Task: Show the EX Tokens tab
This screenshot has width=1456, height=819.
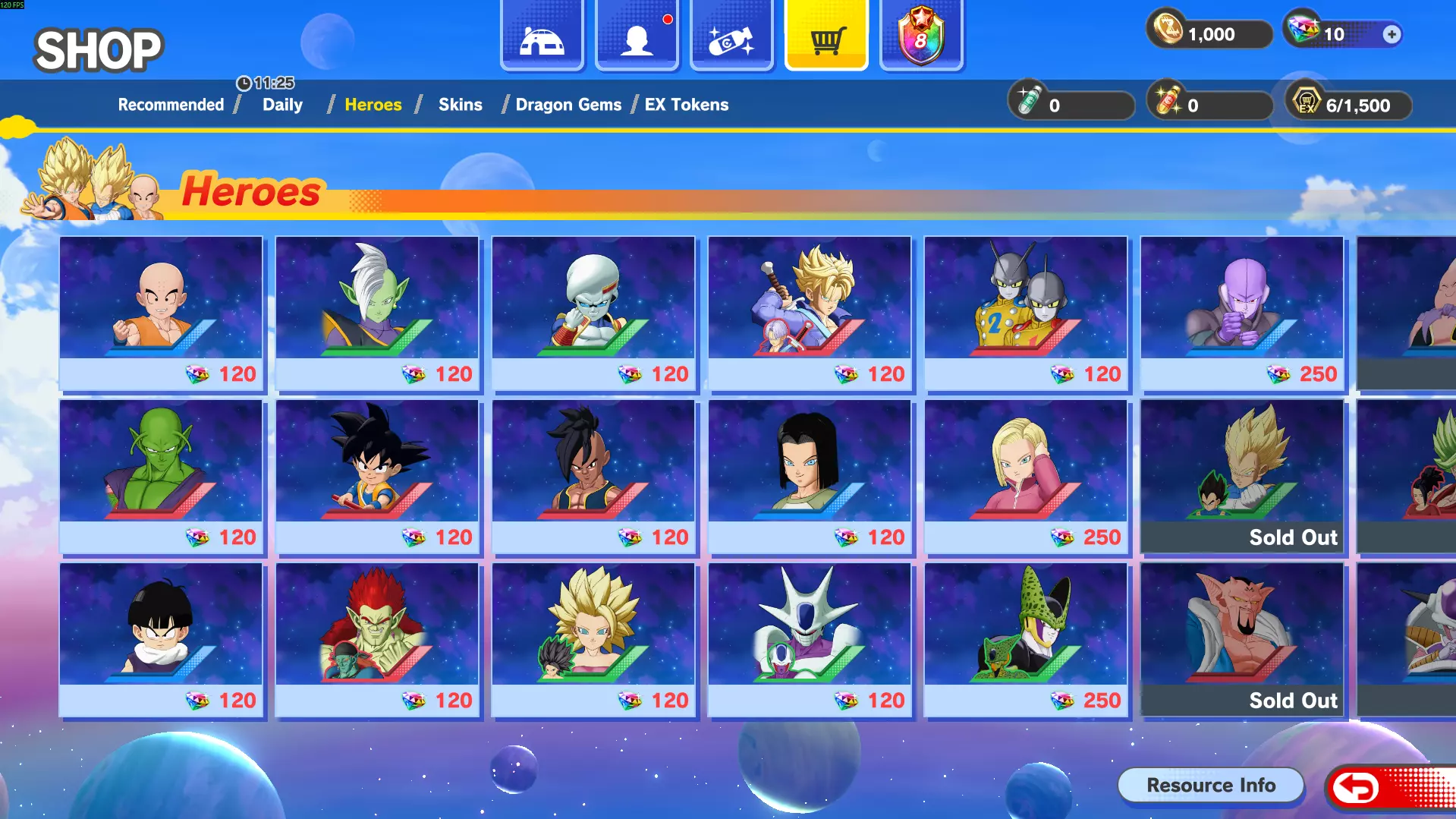Action: (686, 105)
